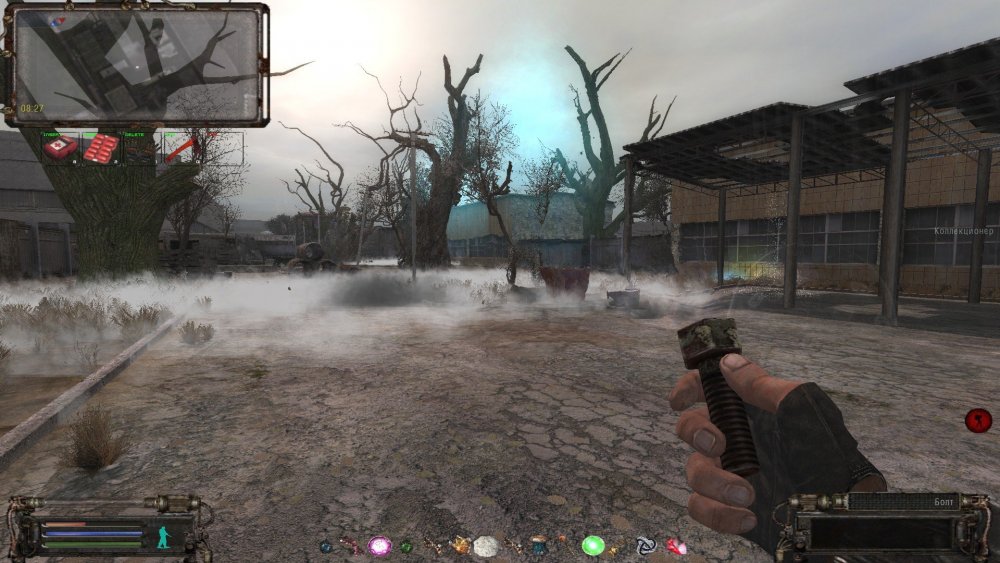This screenshot has height=563, width=1000.
Task: Click the Болт weapon name panel
Action: pos(902,500)
